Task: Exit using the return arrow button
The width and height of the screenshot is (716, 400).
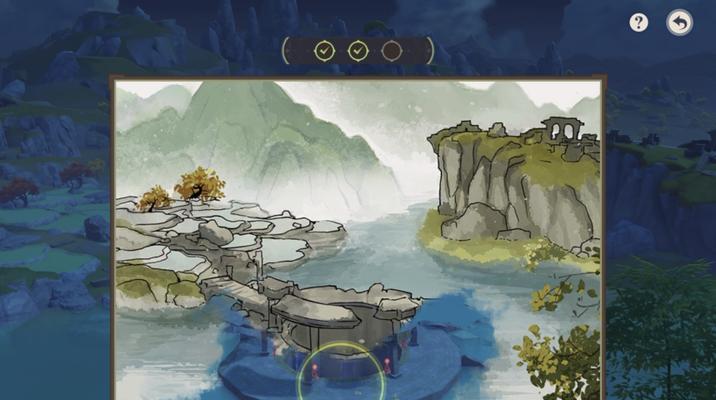Action: pos(680,23)
